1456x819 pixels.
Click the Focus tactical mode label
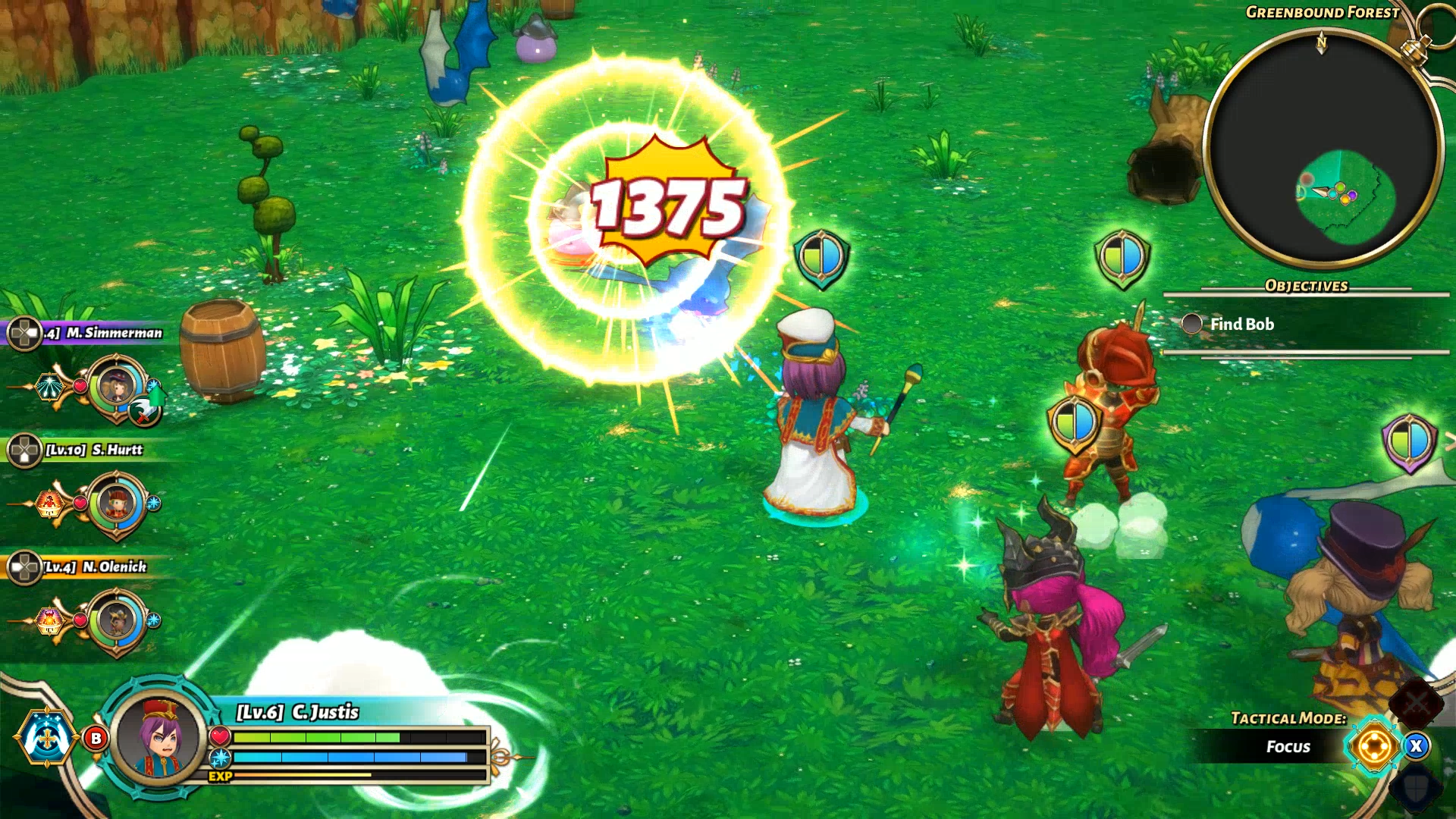click(1288, 746)
